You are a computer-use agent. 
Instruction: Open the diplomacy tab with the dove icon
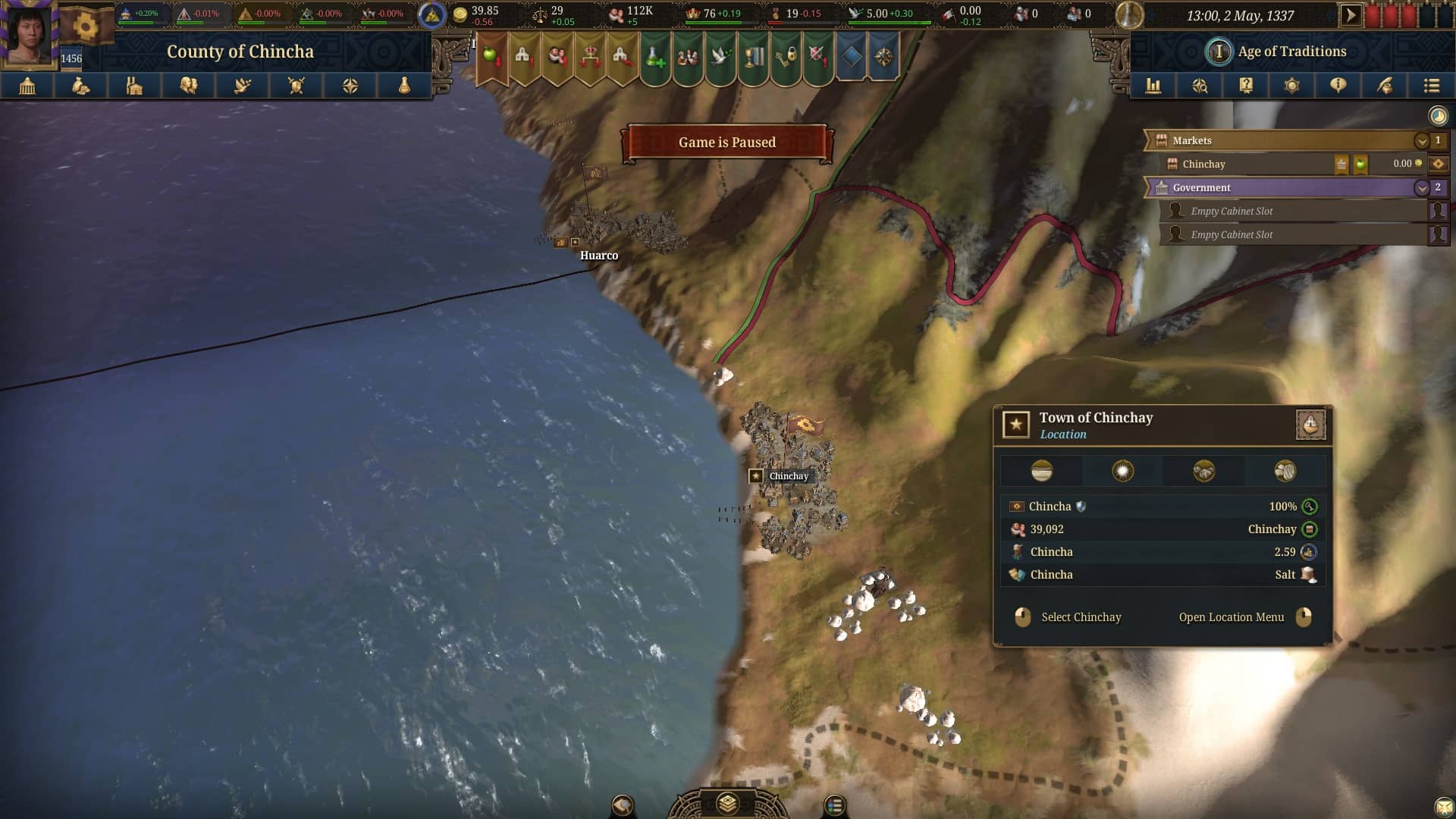(243, 86)
